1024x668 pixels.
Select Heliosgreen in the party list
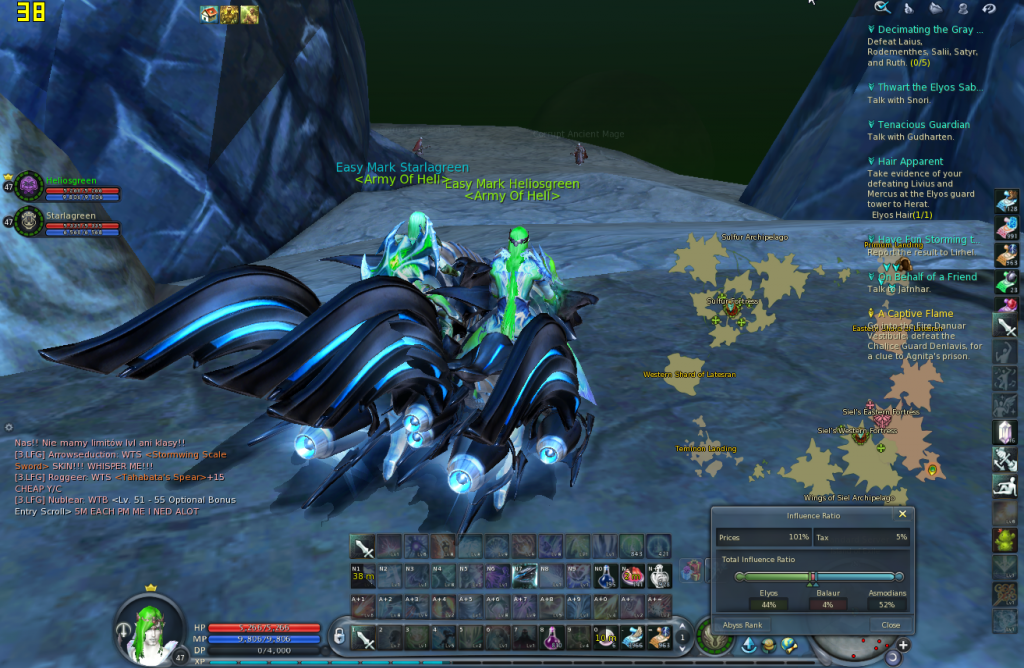tap(70, 181)
